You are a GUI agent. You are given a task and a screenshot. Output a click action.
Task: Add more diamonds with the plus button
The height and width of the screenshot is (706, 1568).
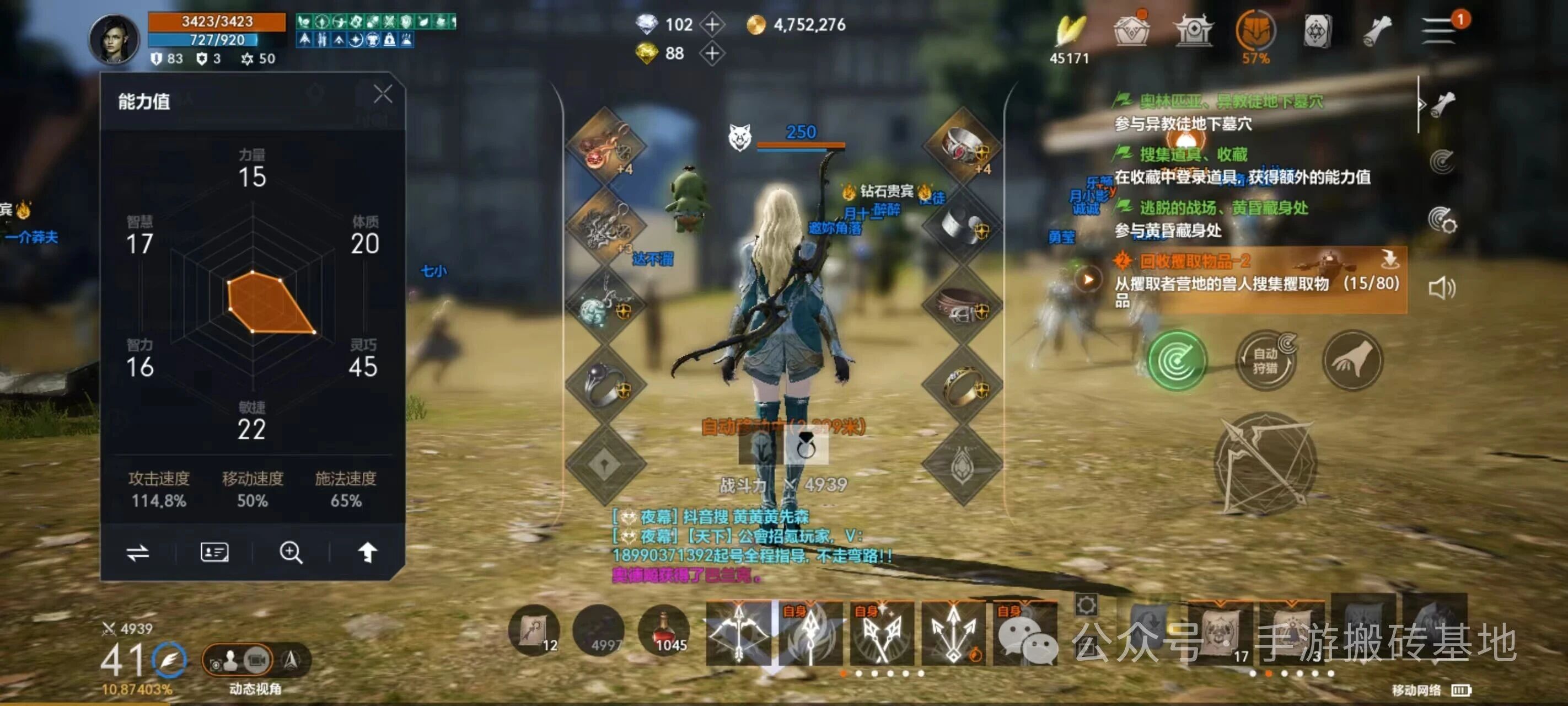712,24
